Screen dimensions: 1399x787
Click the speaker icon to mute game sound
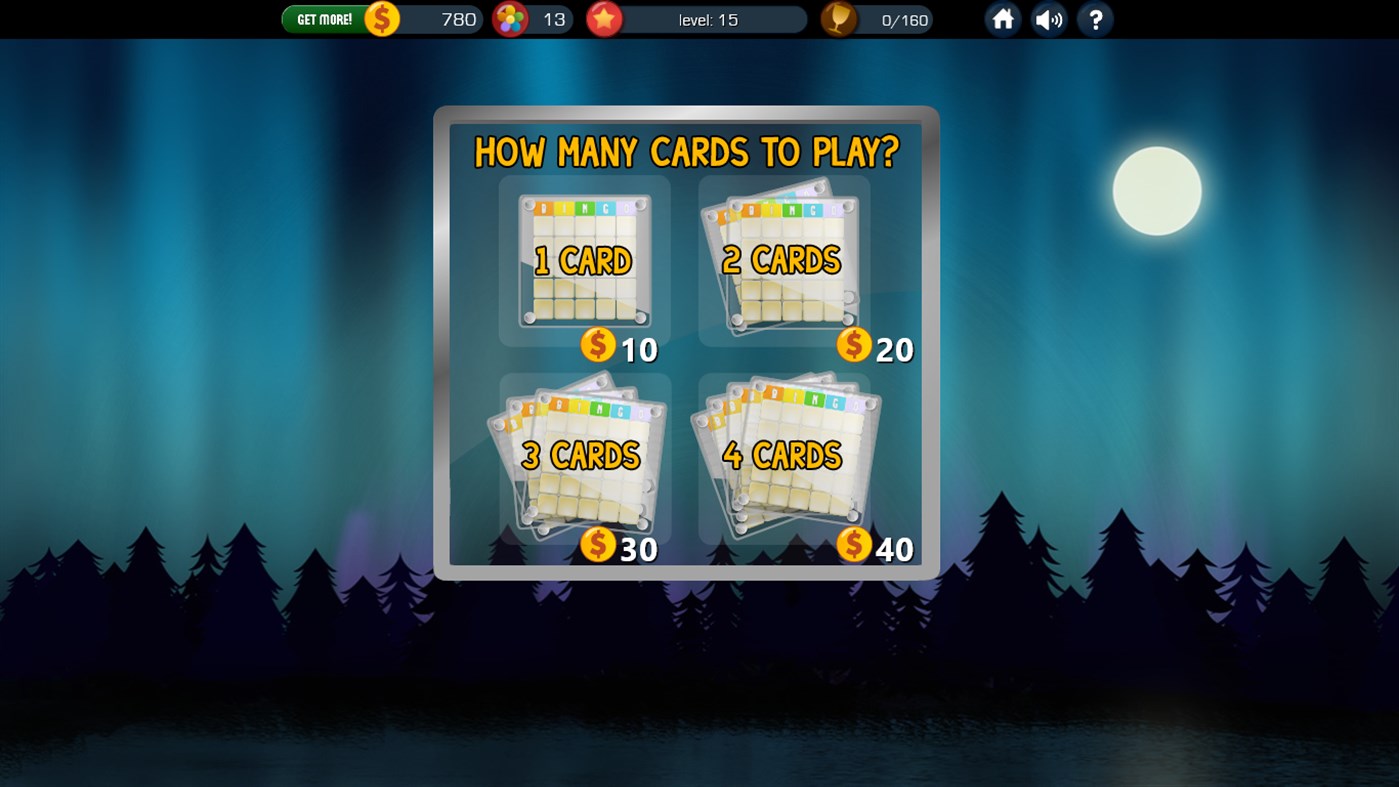tap(1048, 19)
